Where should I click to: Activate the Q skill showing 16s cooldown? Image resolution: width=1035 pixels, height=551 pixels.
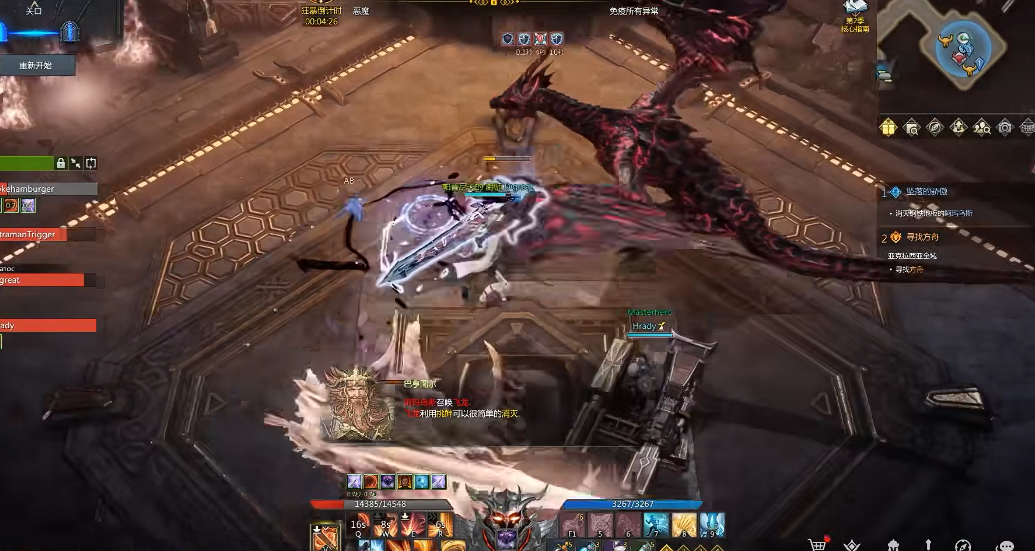359,524
